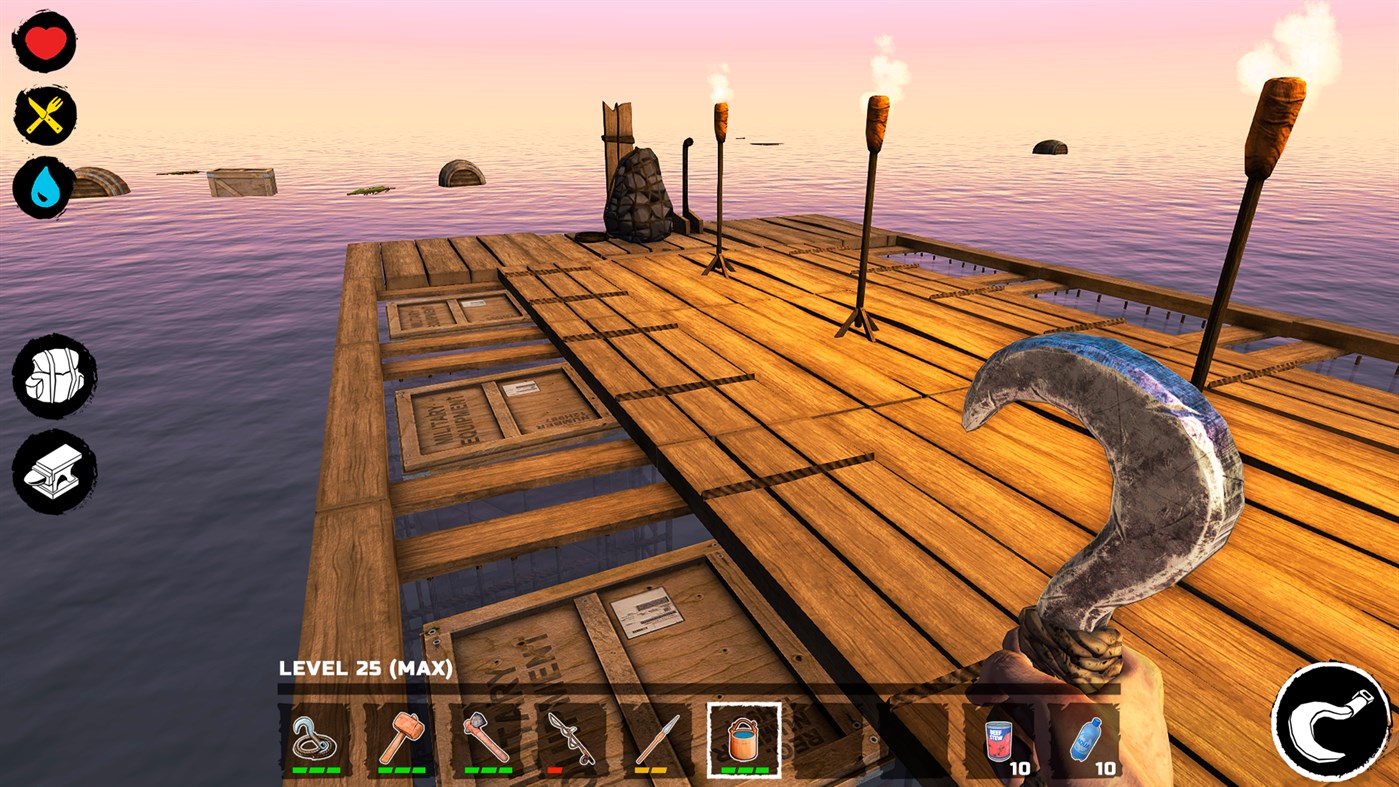Click the empty hotbar slot beside the bucket
Image resolution: width=1399 pixels, height=787 pixels.
(828, 740)
